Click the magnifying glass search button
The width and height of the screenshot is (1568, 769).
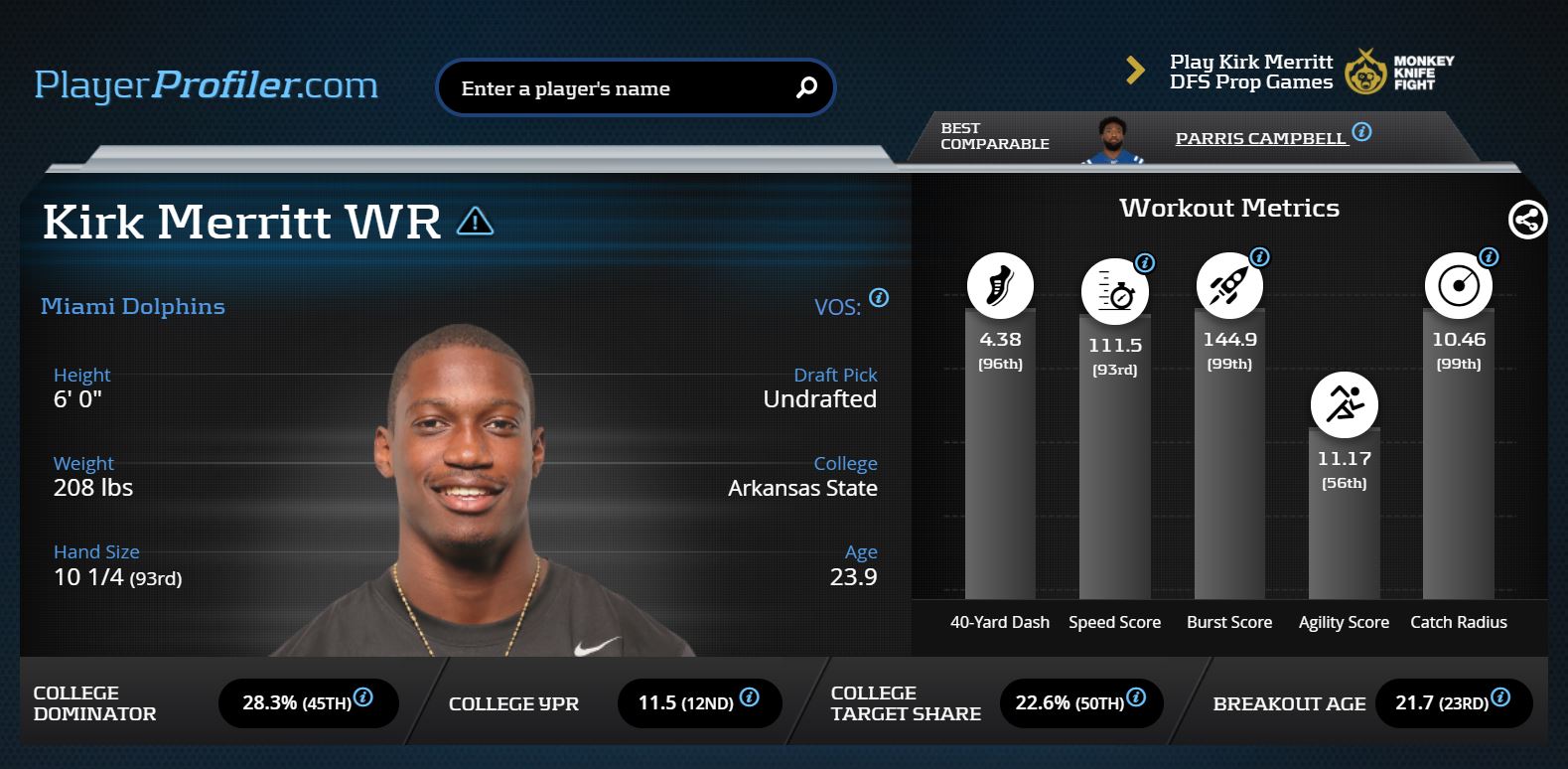[806, 88]
